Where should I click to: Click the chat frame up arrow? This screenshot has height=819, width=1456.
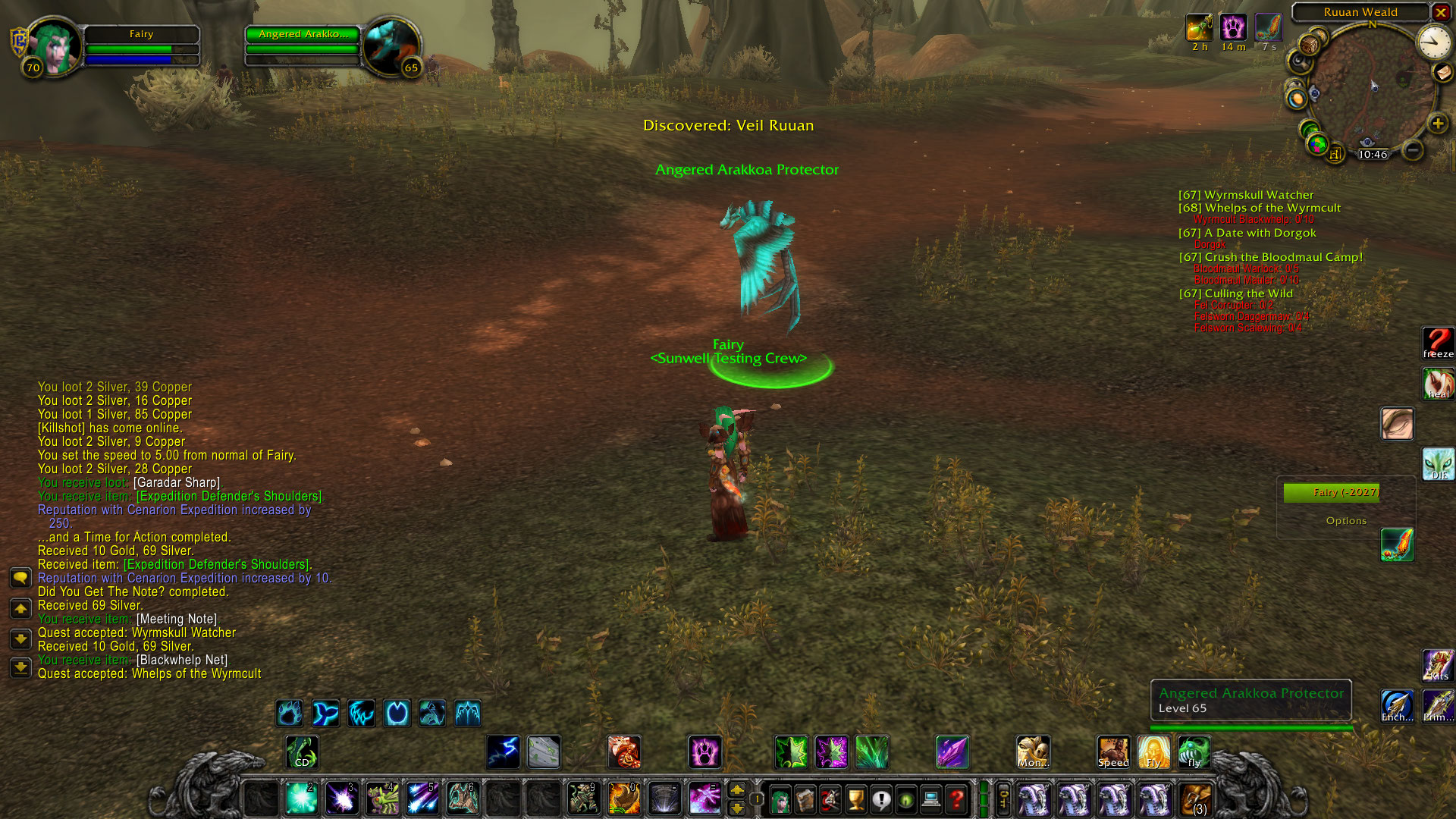(x=20, y=607)
